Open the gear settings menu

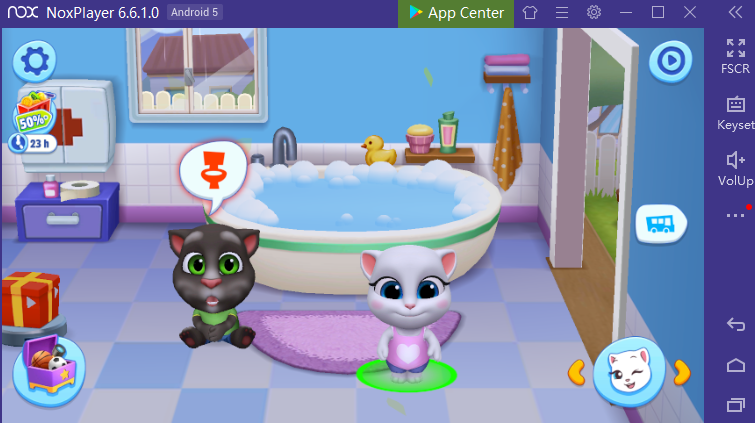tap(35, 61)
